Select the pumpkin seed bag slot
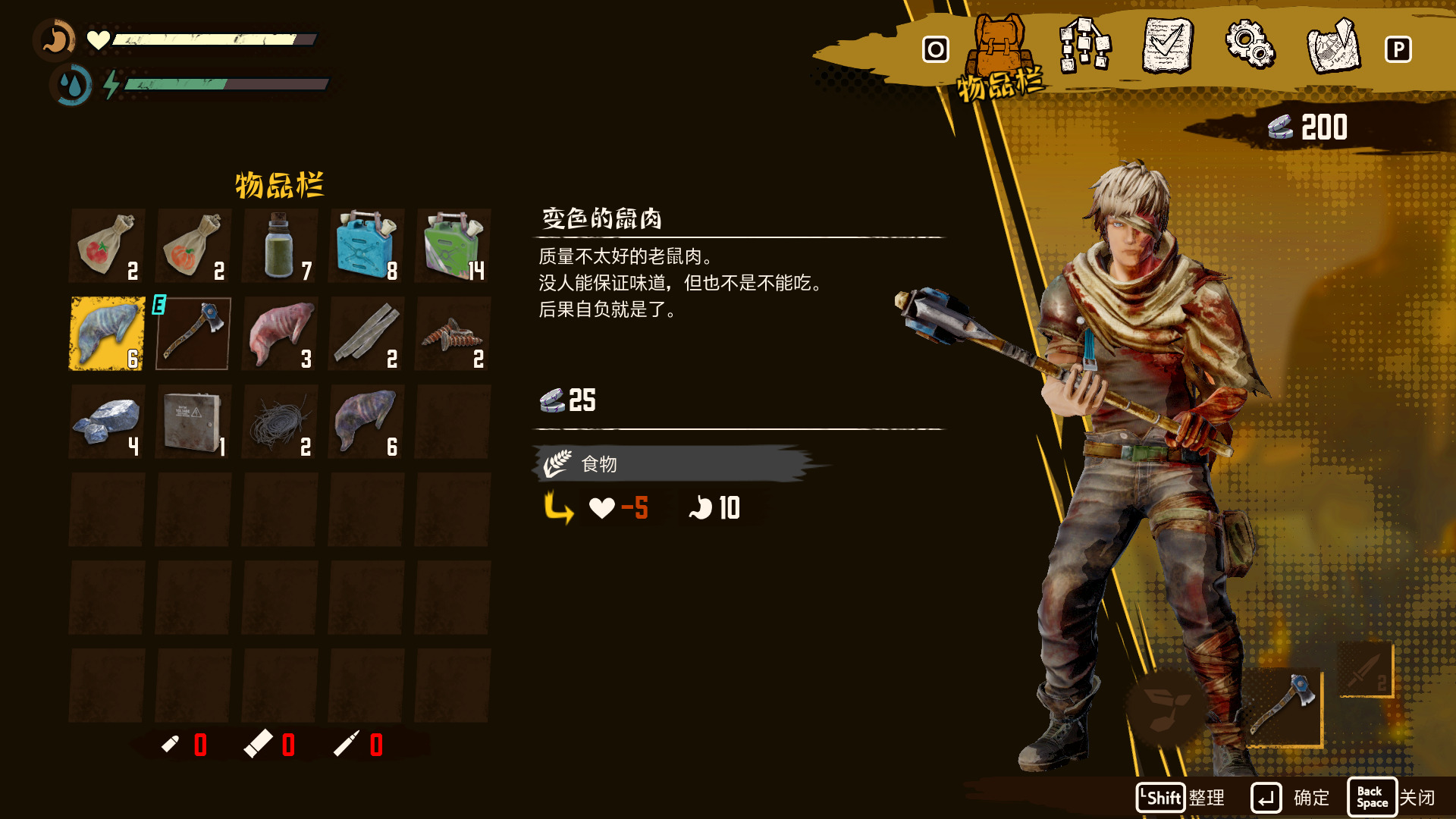Viewport: 1456px width, 819px height. [x=193, y=246]
